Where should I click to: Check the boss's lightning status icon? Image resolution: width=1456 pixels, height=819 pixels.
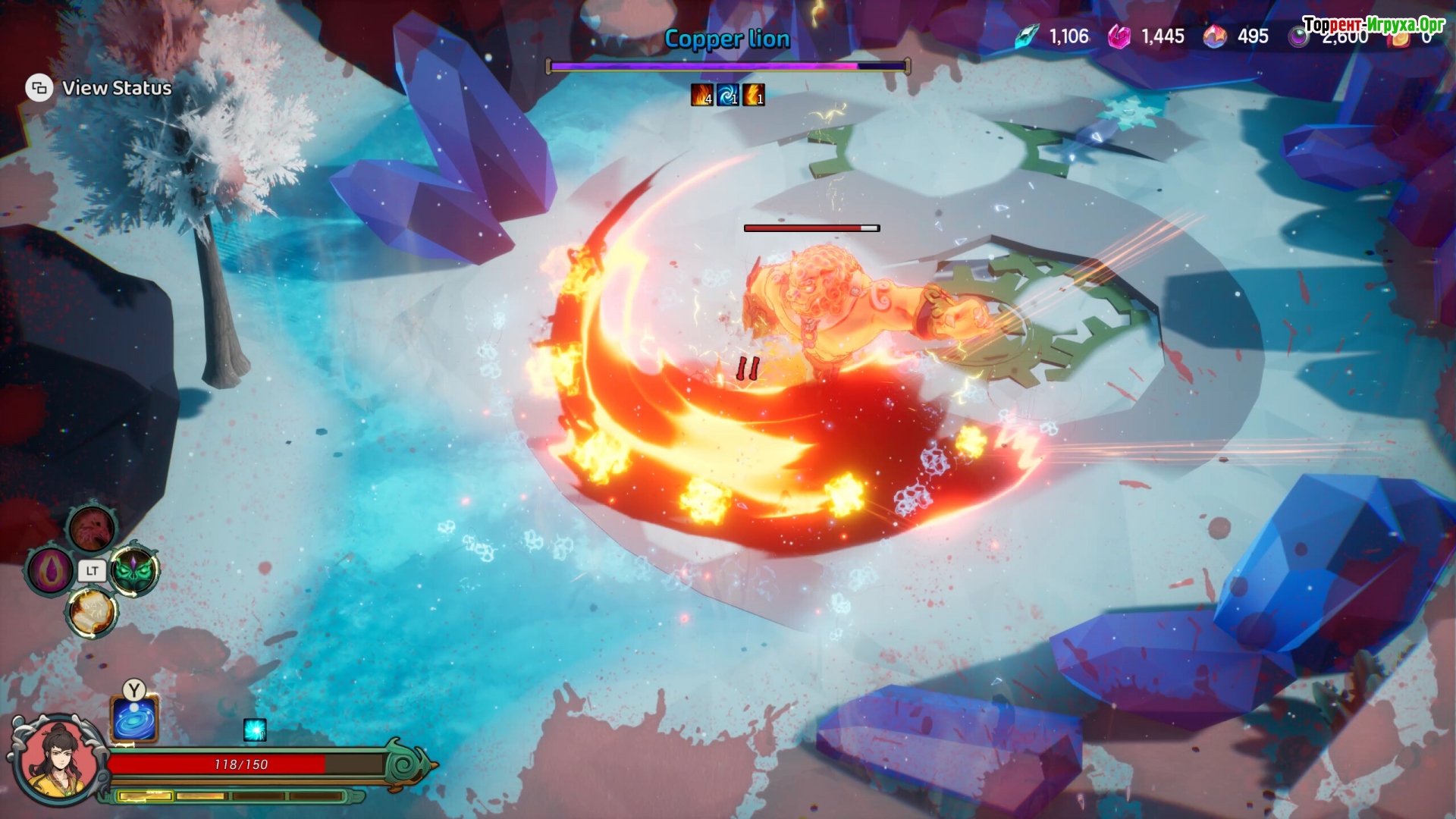(x=753, y=95)
